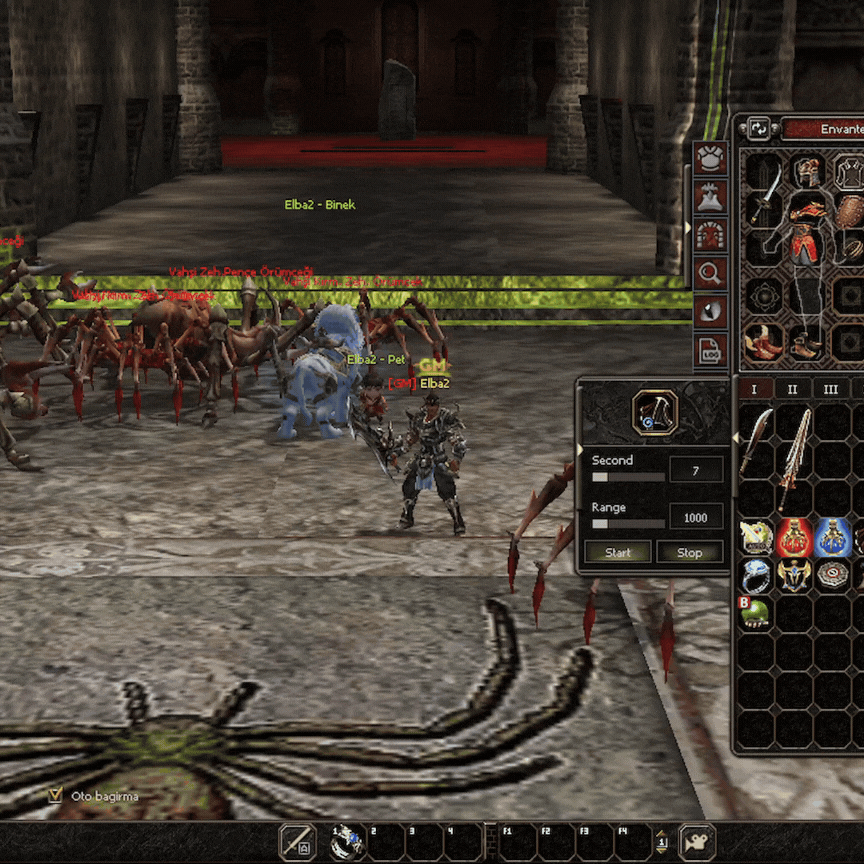Viewport: 864px width, 864px height.
Task: Click the swap arrows button beside Envanter
Action: point(759,129)
